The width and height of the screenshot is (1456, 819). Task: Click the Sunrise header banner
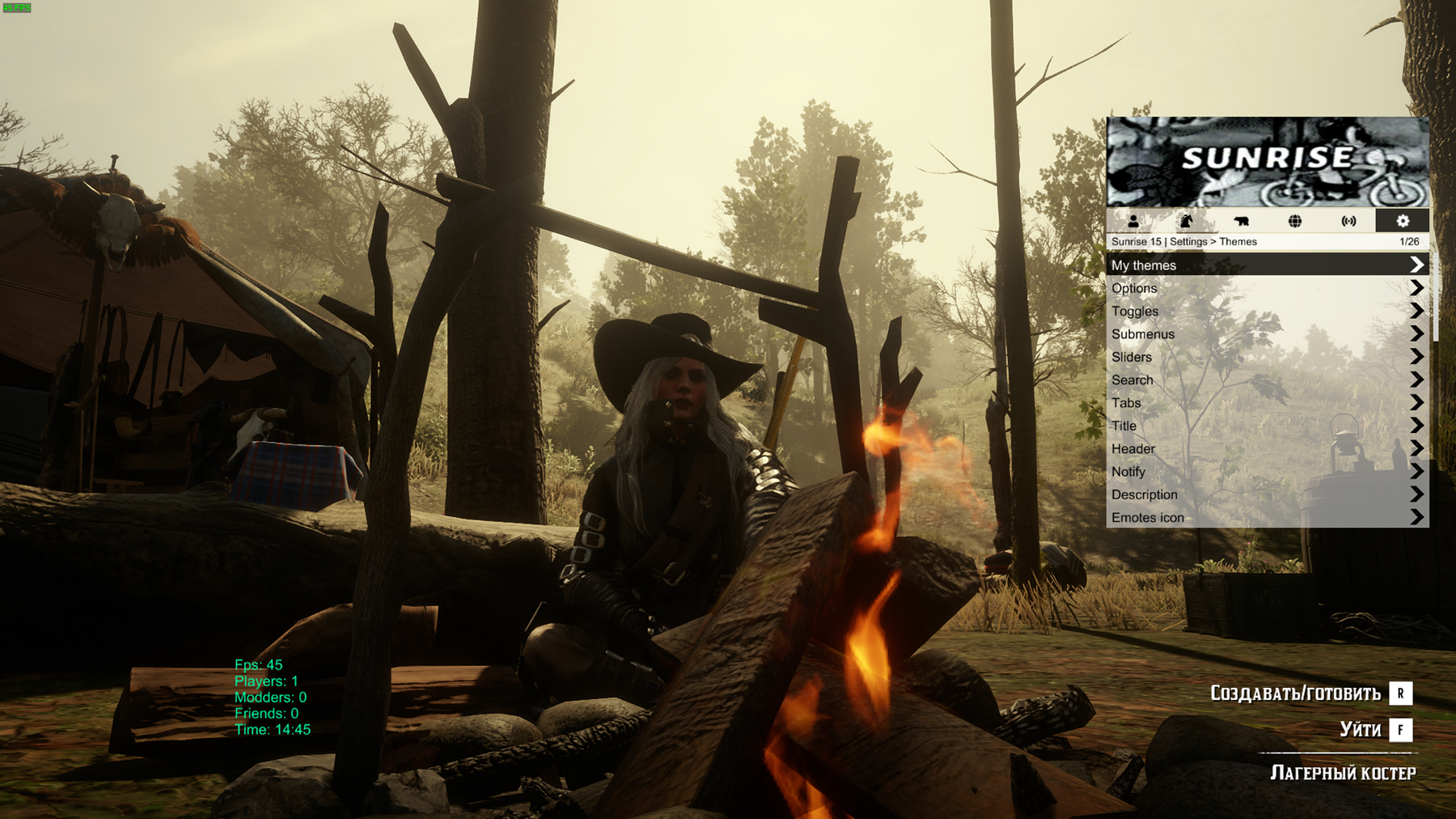[x=1268, y=162]
